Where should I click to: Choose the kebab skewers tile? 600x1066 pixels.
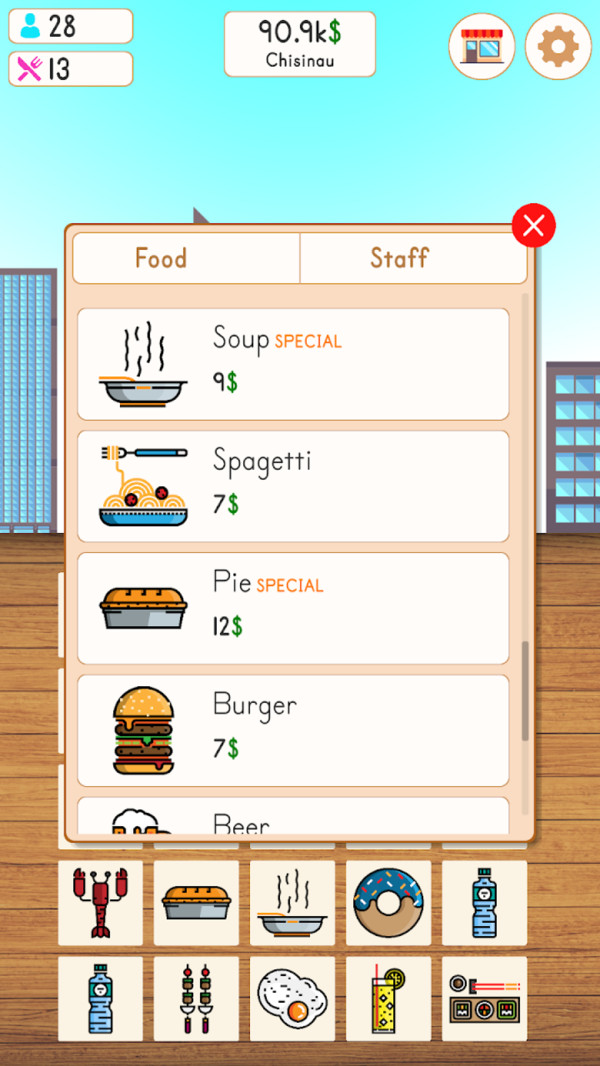tap(196, 998)
